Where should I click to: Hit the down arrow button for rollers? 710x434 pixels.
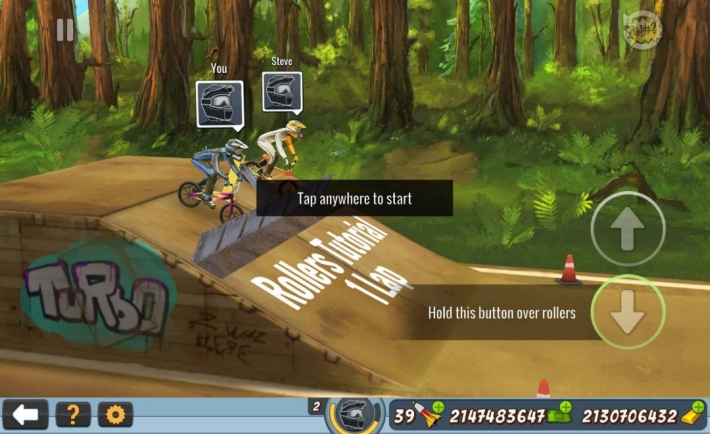[628, 312]
